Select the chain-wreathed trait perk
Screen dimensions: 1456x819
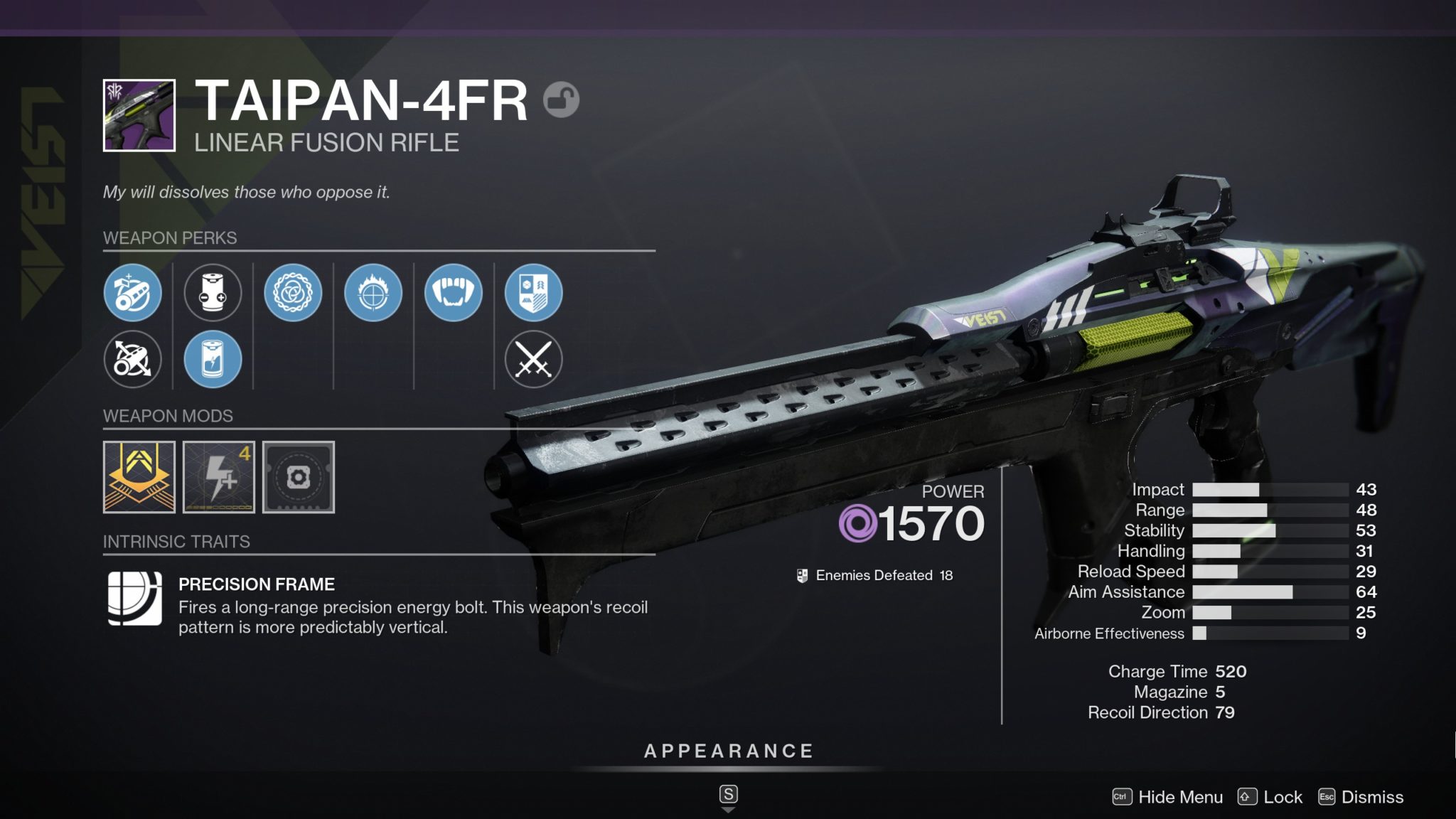[294, 294]
